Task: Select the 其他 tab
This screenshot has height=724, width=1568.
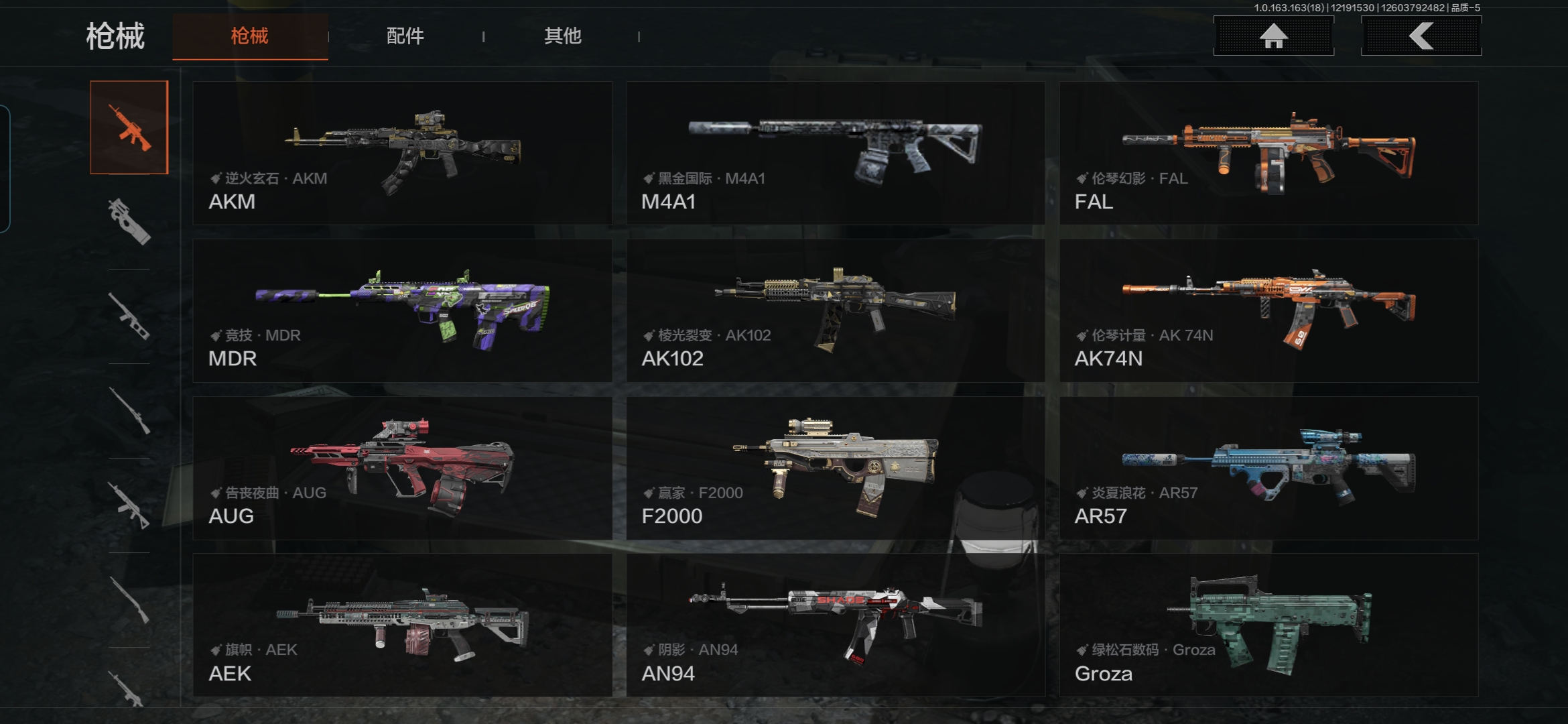Action: 562,36
